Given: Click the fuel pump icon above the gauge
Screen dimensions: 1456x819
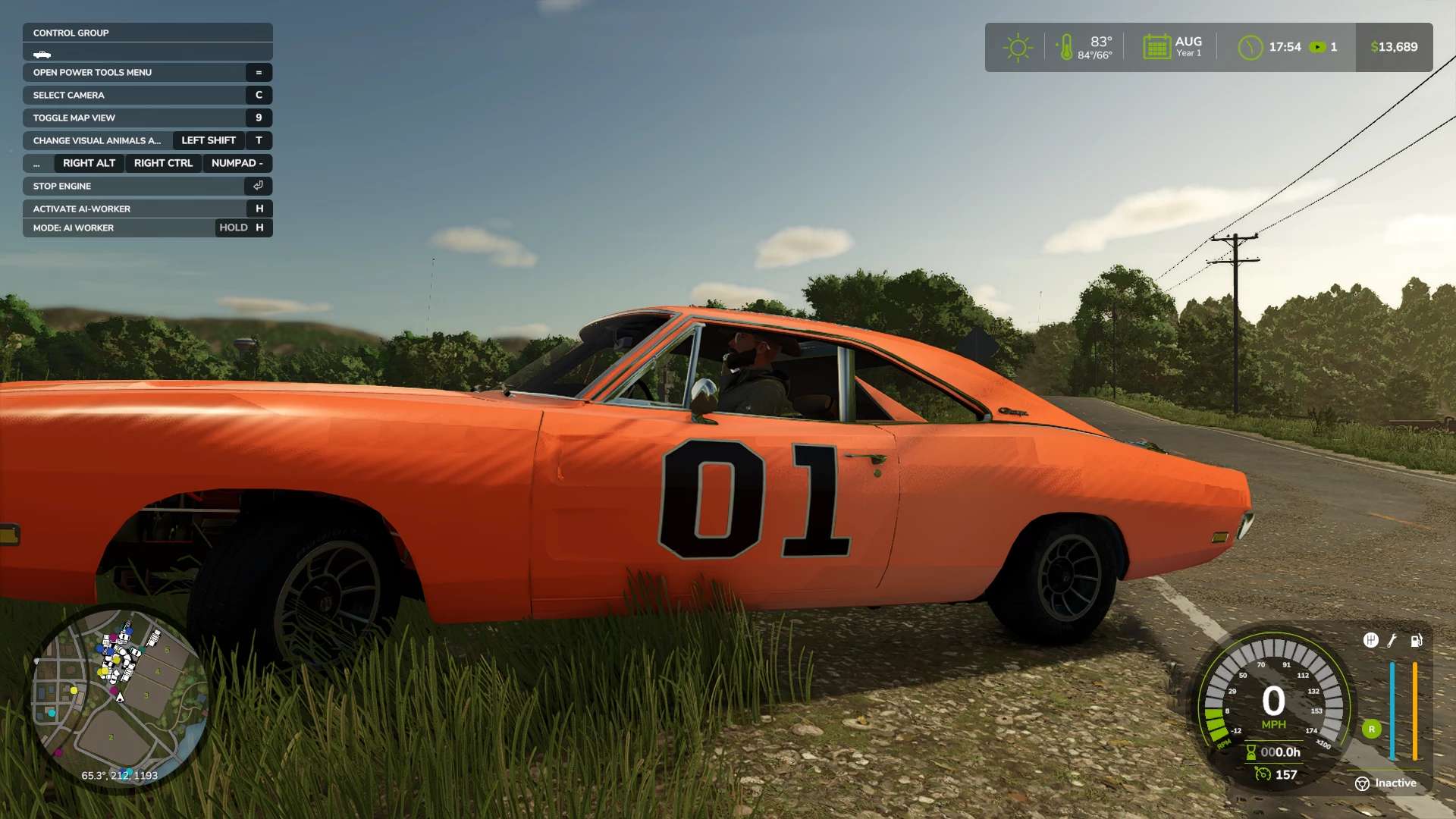Looking at the screenshot, I should coord(1416,641).
